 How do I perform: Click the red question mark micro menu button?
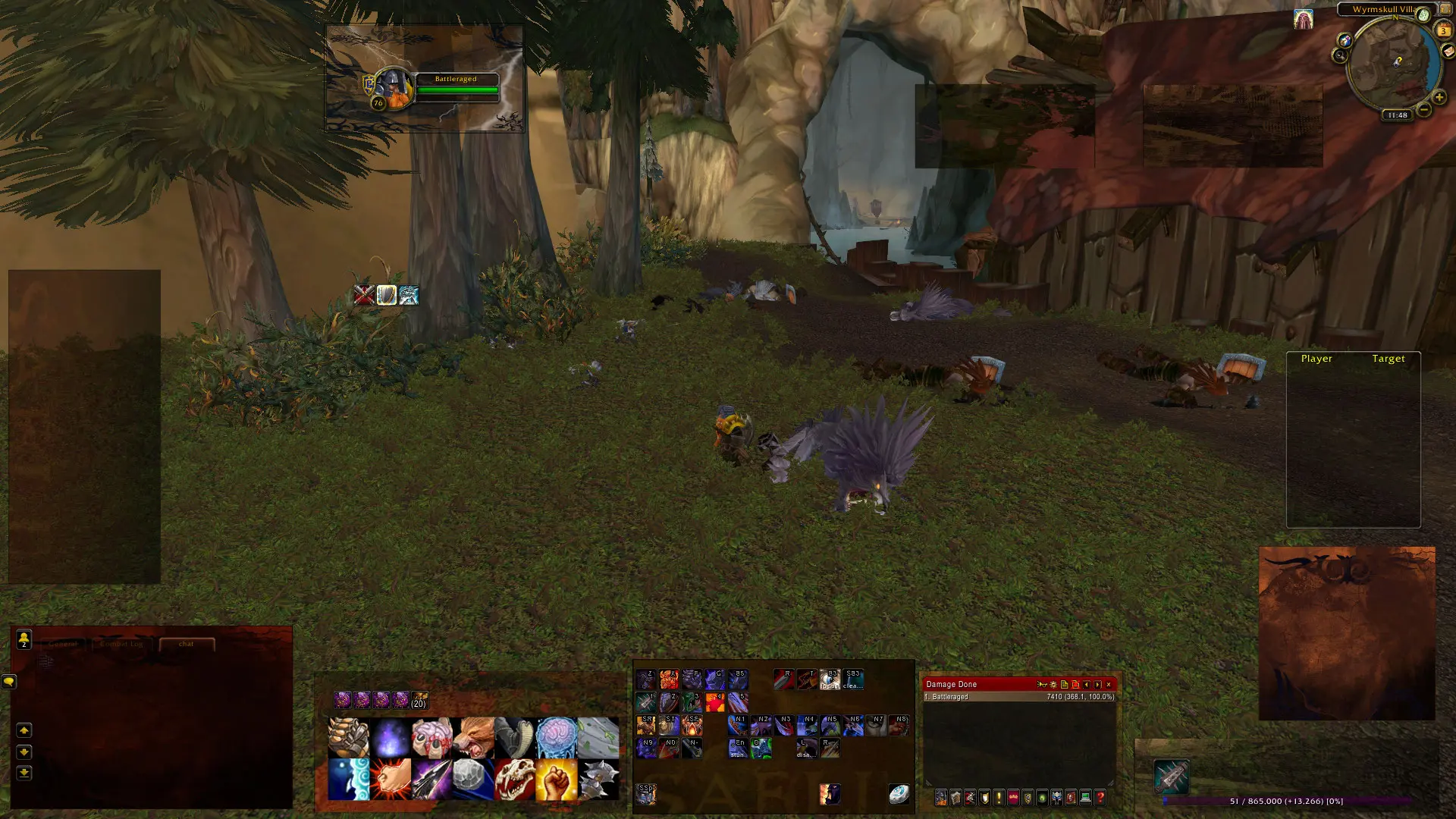[x=1100, y=797]
